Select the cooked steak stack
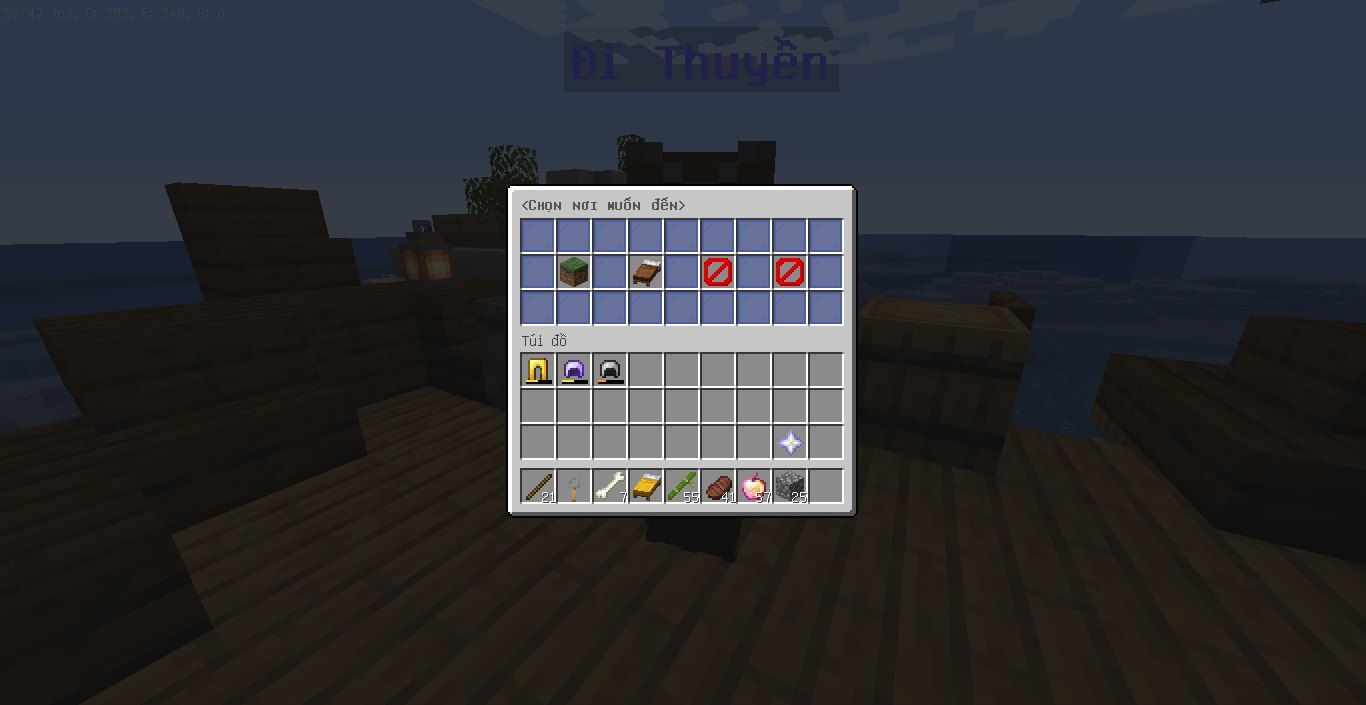Viewport: 1366px width, 705px height. 718,487
